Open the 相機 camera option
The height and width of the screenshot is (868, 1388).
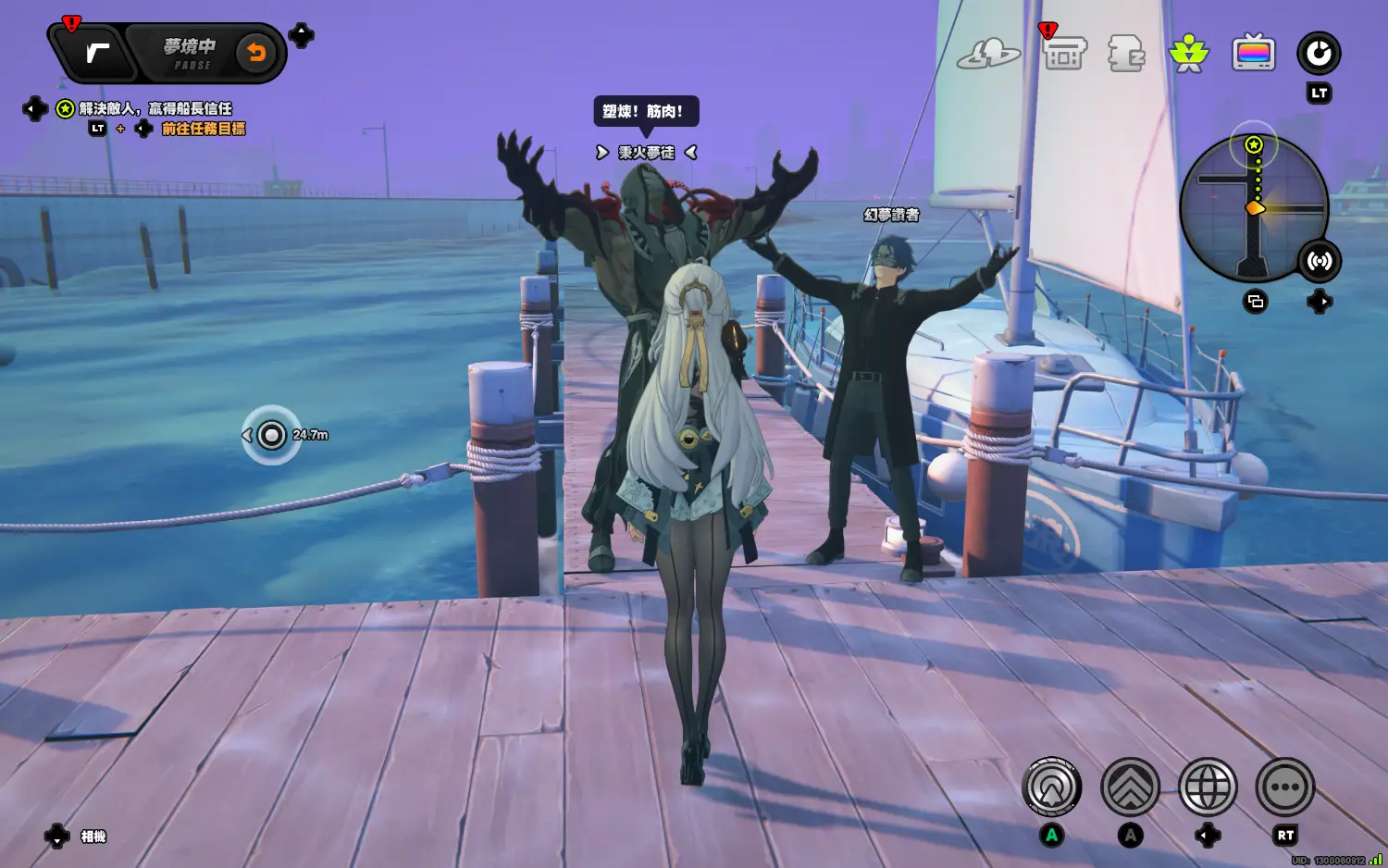(93, 837)
